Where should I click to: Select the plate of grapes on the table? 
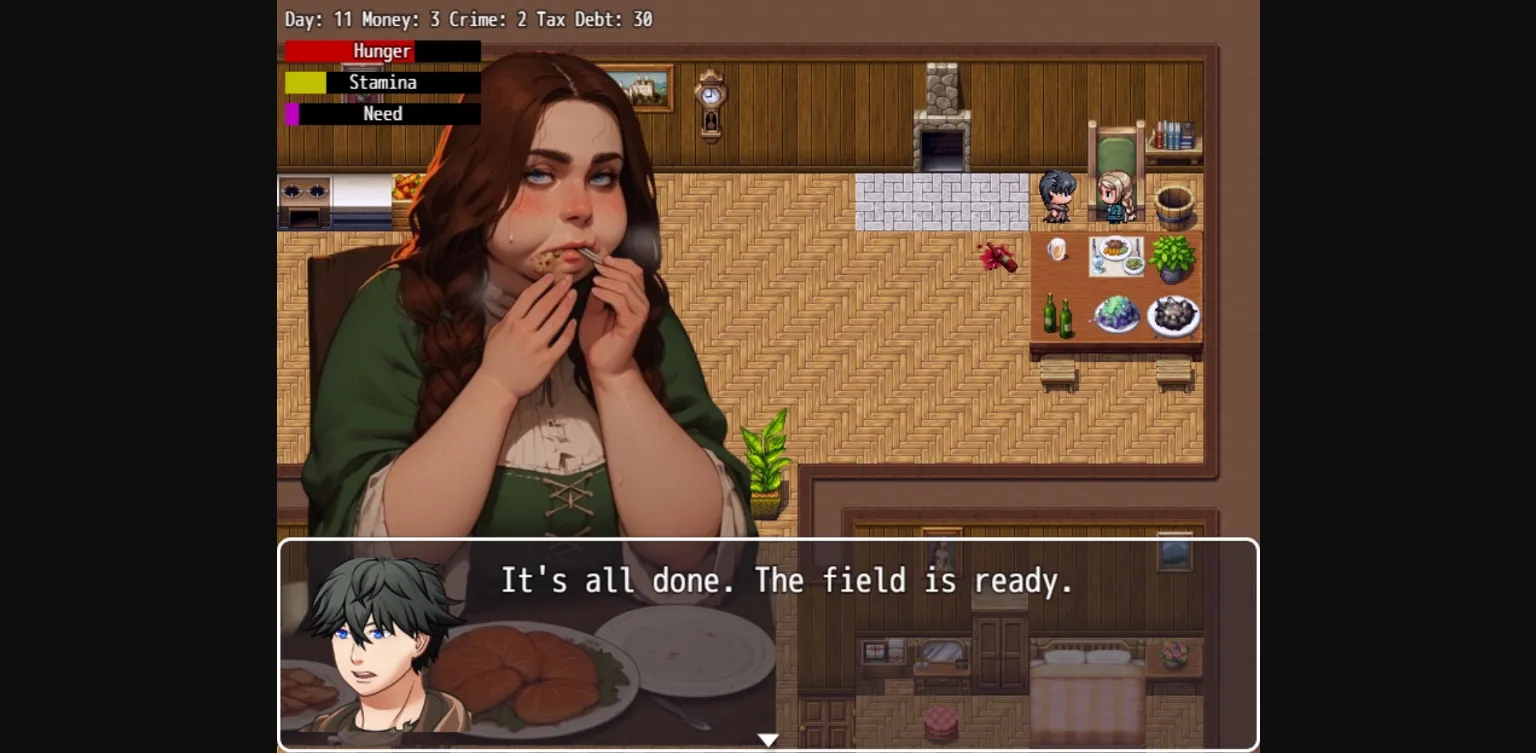(x=1117, y=316)
